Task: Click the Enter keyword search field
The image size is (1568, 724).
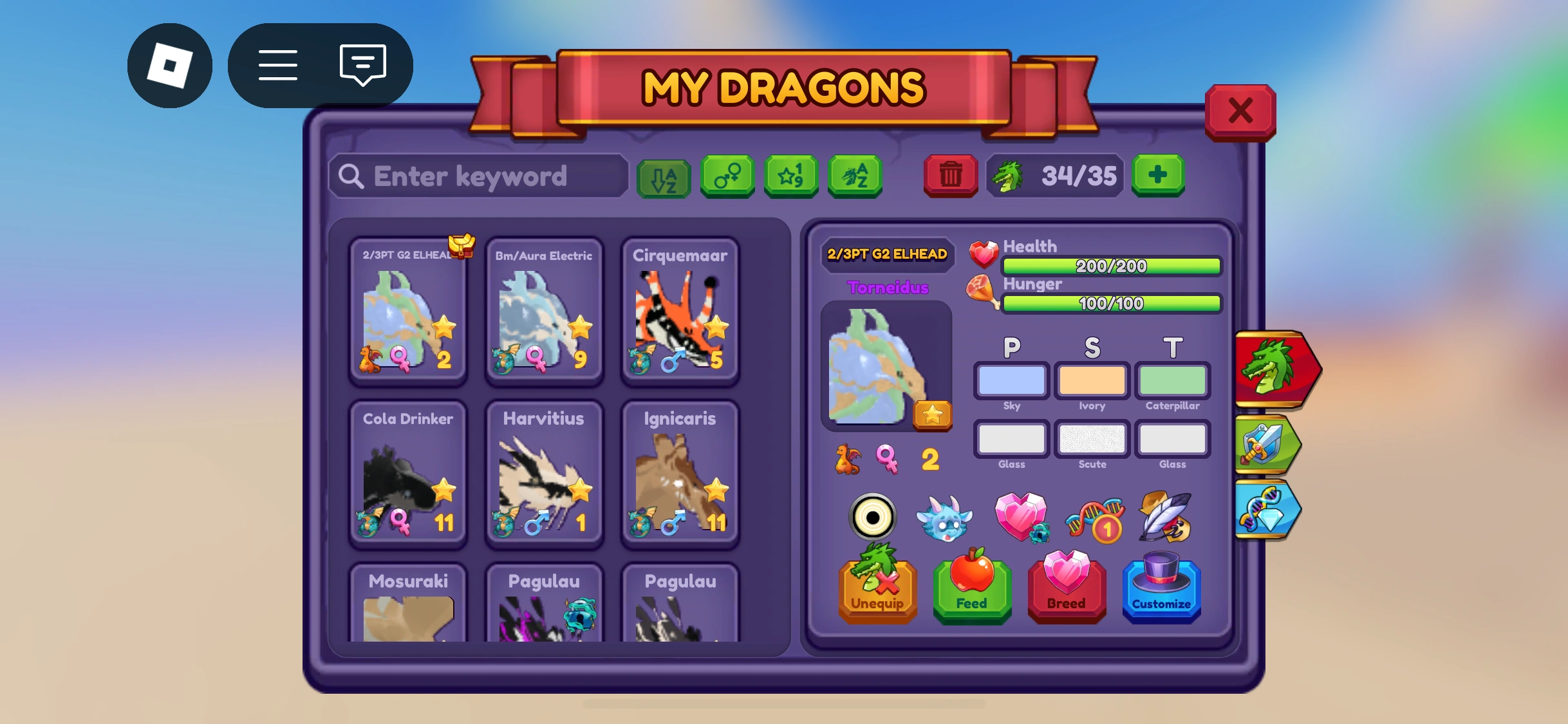Action: point(476,176)
